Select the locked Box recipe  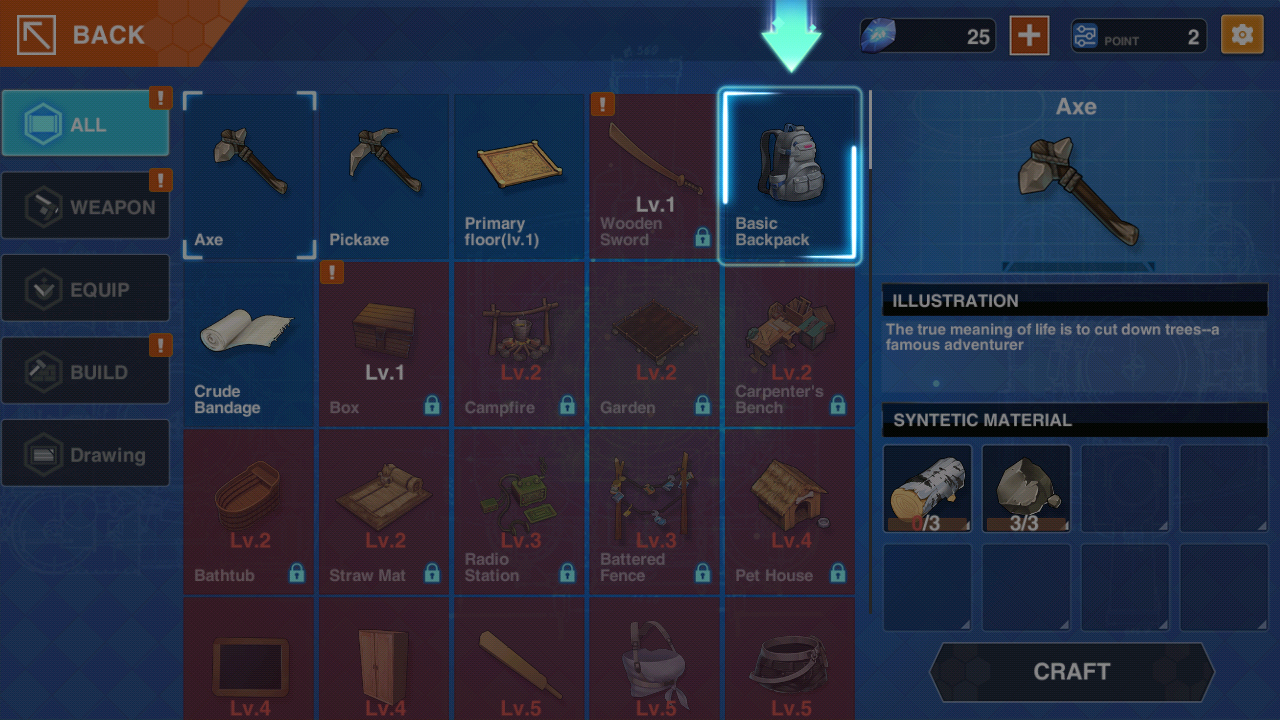(x=385, y=344)
